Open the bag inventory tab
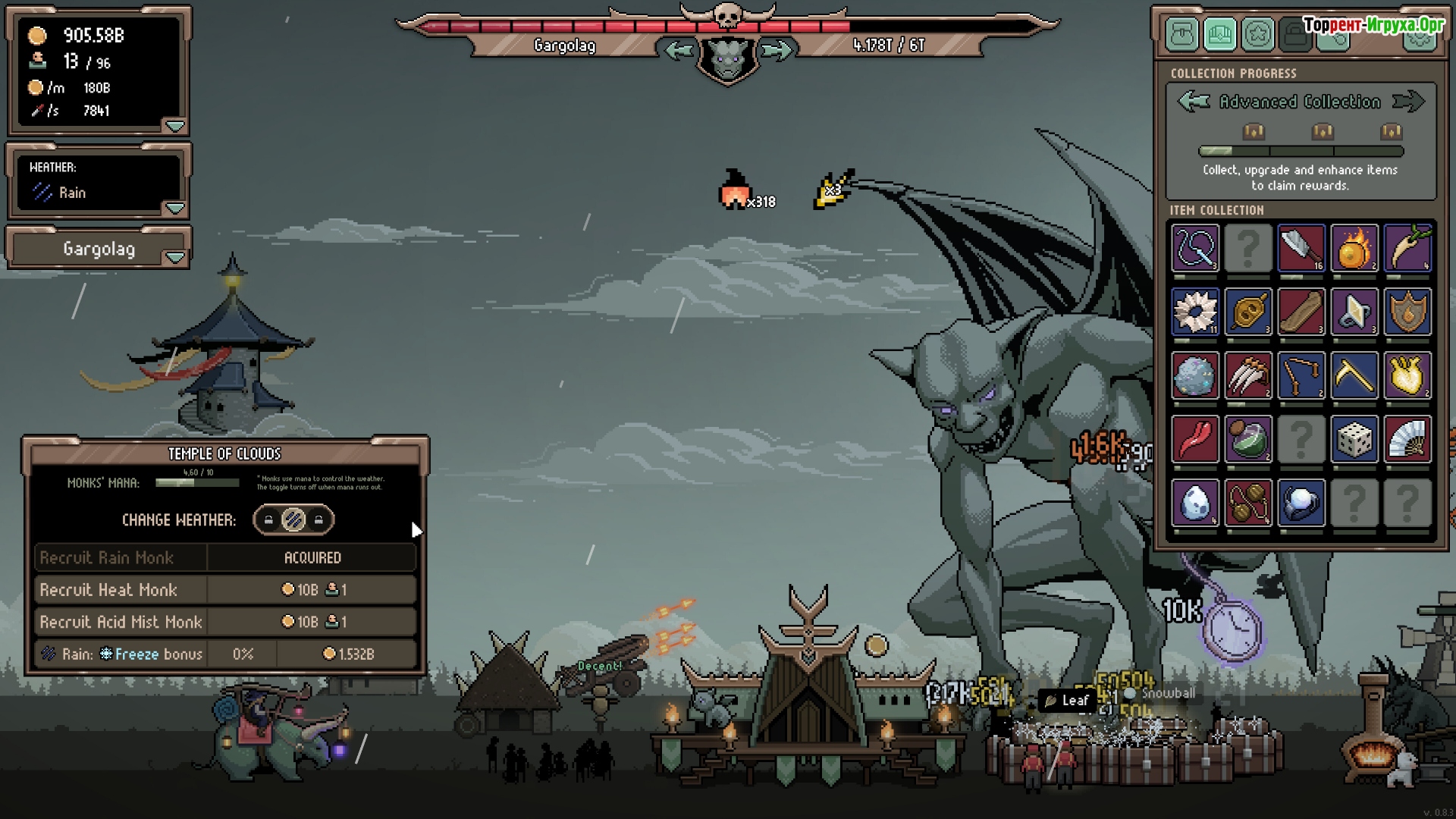1456x819 pixels. coord(1182,34)
